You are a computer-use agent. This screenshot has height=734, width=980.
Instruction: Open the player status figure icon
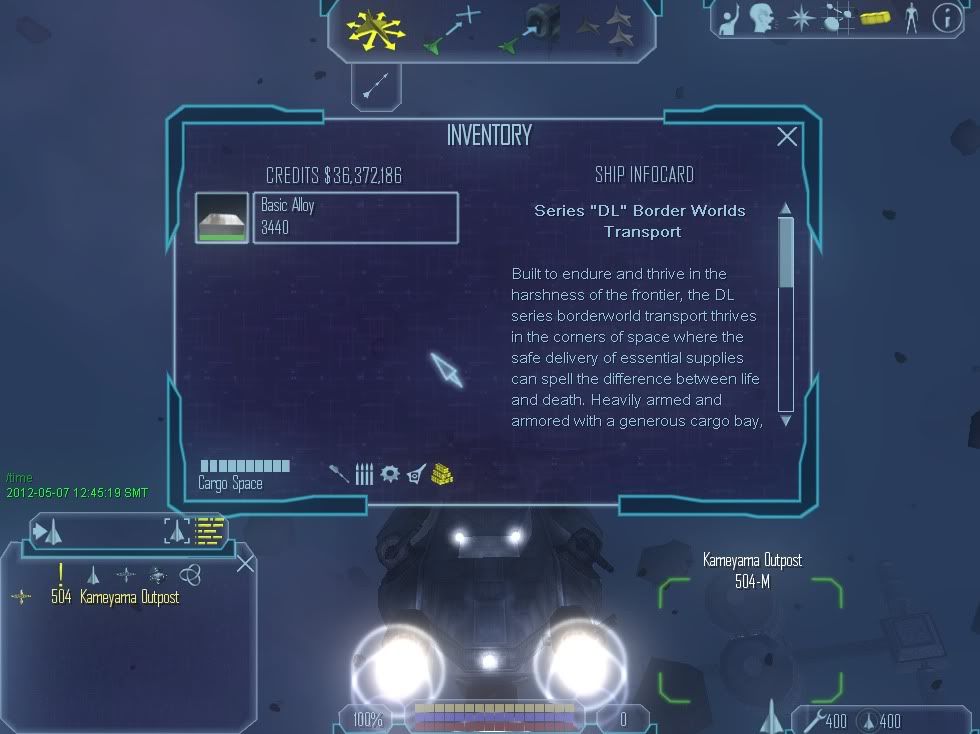coord(910,17)
